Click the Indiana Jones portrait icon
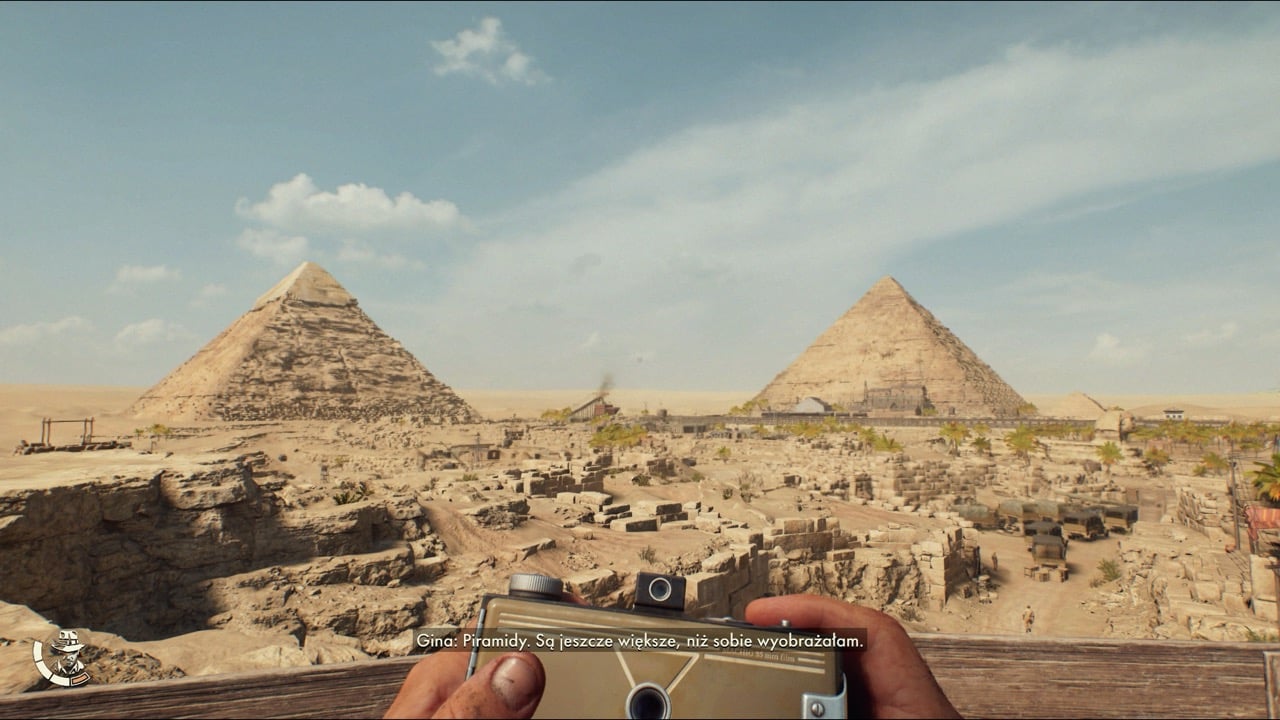The width and height of the screenshot is (1280, 720). (63, 658)
